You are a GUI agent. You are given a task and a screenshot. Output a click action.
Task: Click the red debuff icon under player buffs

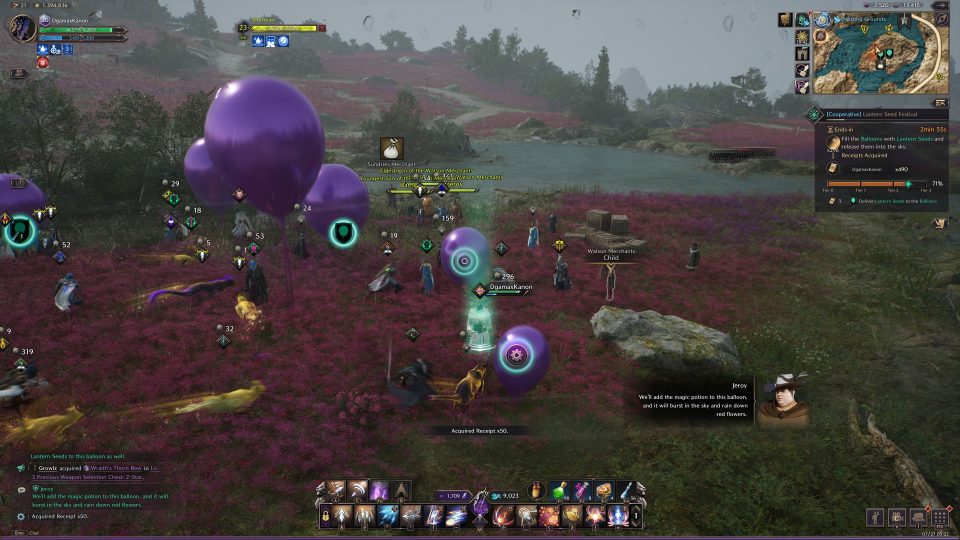[x=43, y=62]
